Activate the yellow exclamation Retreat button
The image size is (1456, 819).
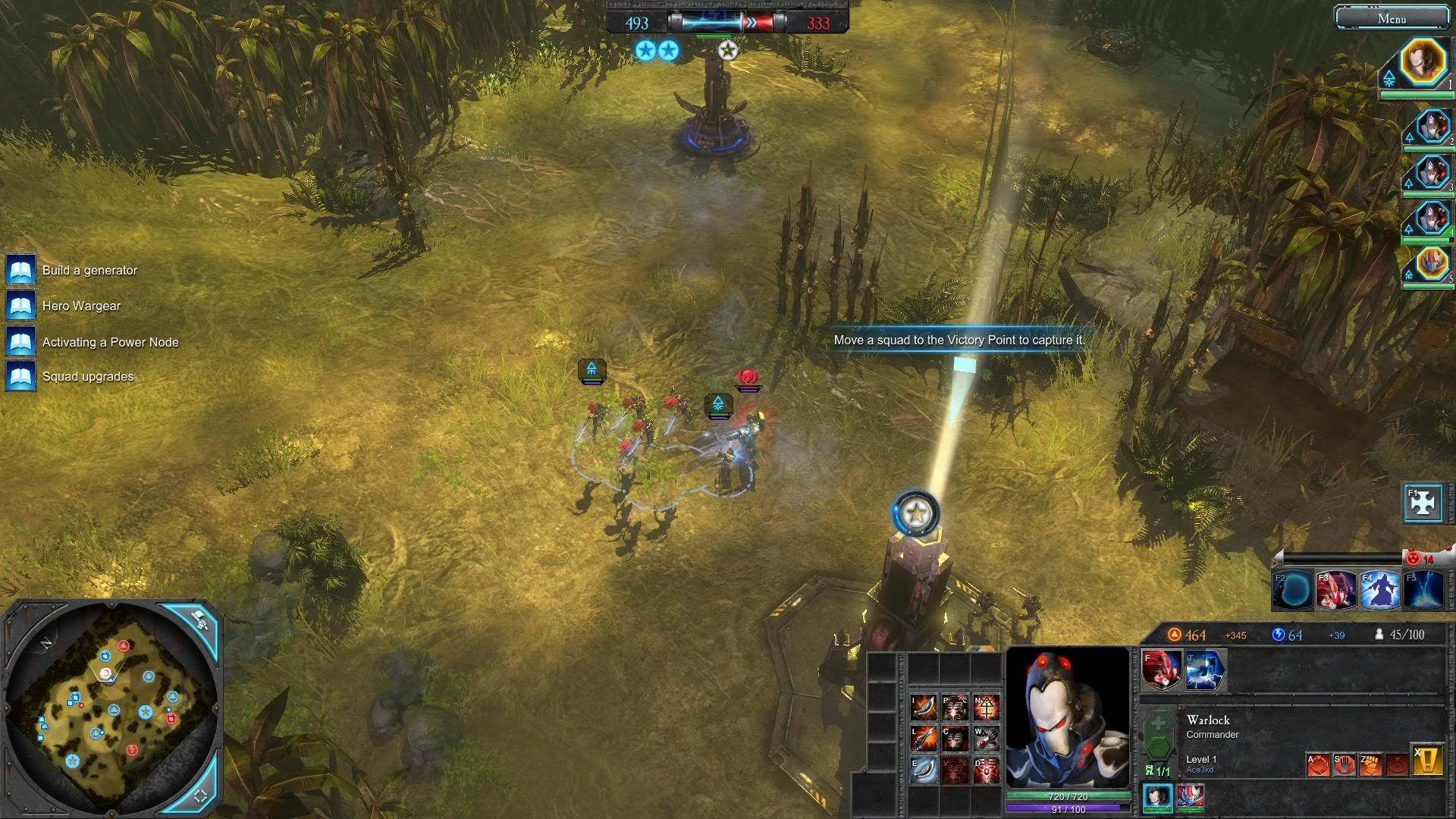click(x=1426, y=761)
